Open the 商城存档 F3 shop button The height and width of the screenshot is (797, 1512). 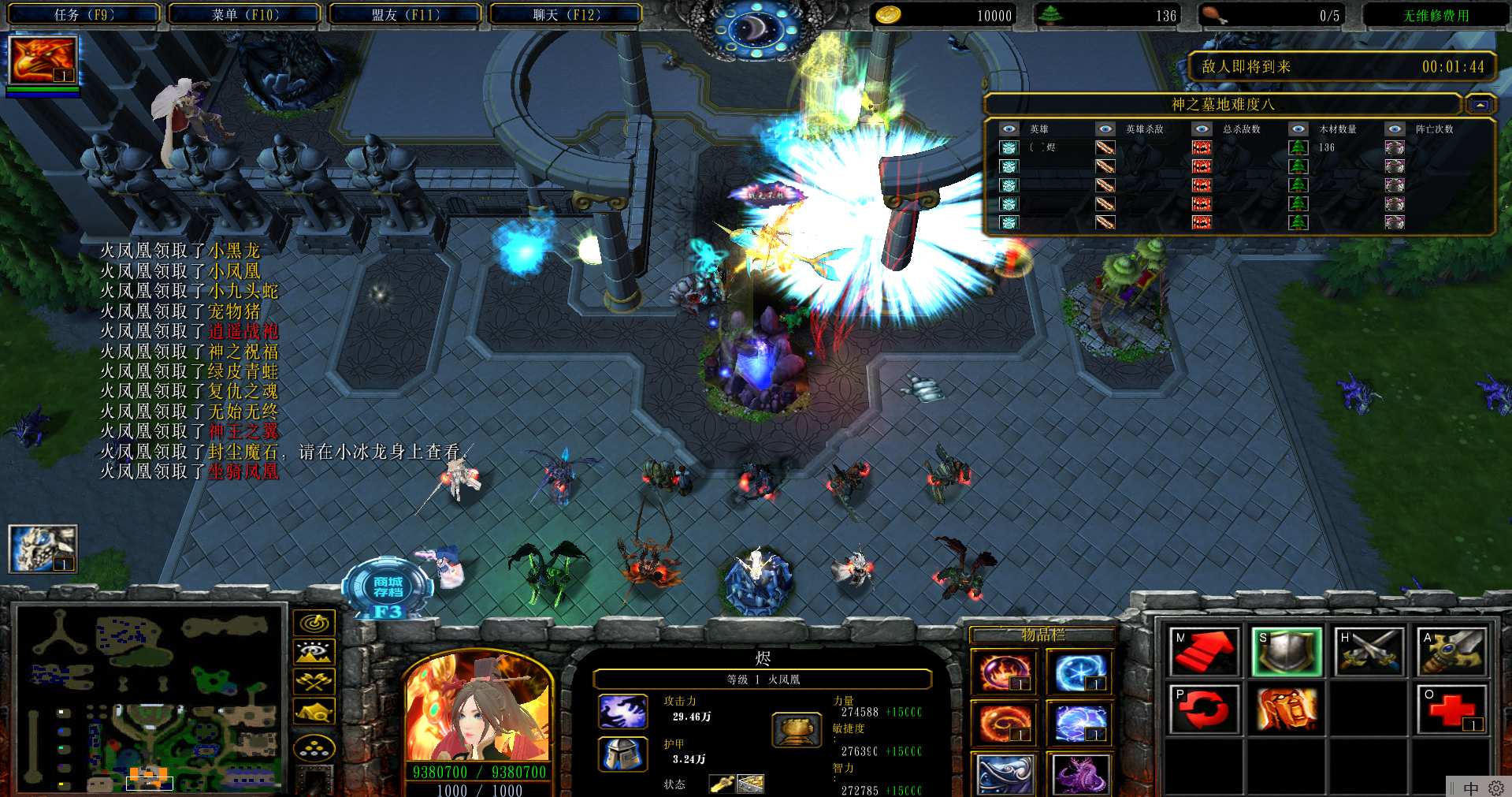pos(388,590)
